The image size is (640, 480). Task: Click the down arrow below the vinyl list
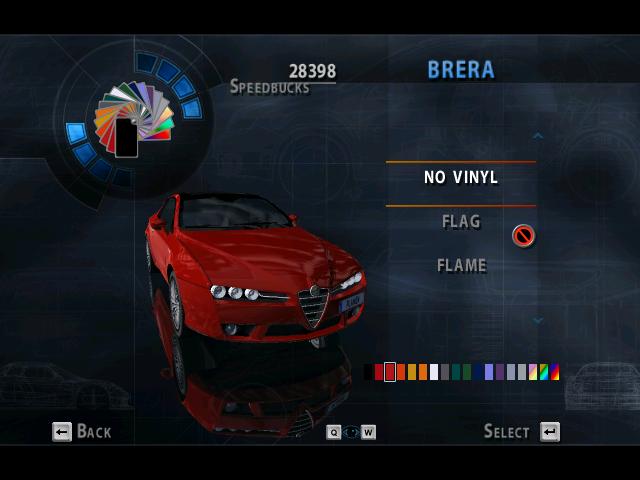[x=538, y=321]
